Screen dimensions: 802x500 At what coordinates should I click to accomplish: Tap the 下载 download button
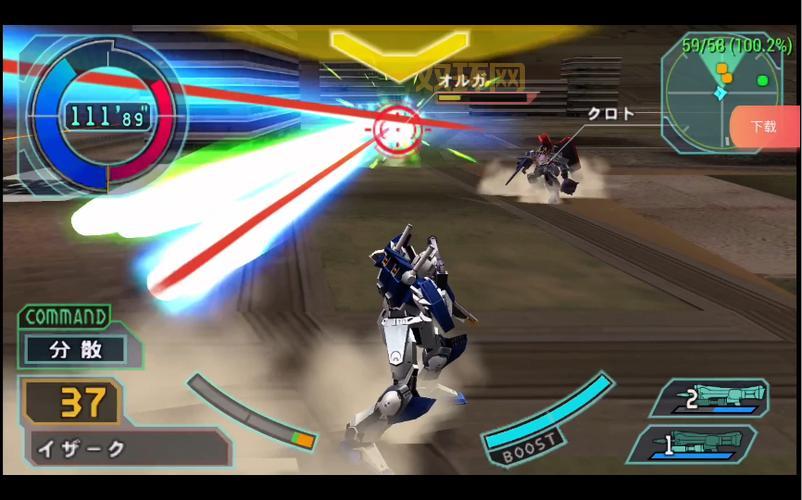pyautogui.click(x=765, y=127)
